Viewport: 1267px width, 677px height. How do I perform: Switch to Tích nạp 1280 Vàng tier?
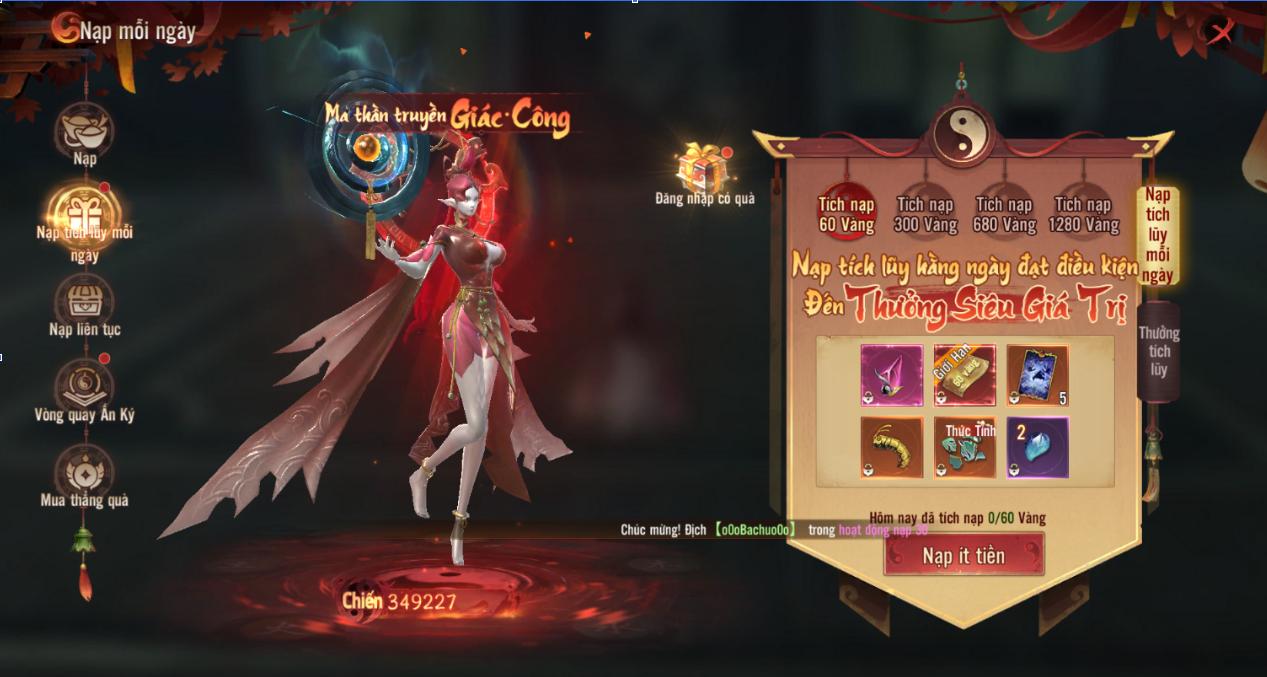point(1085,214)
